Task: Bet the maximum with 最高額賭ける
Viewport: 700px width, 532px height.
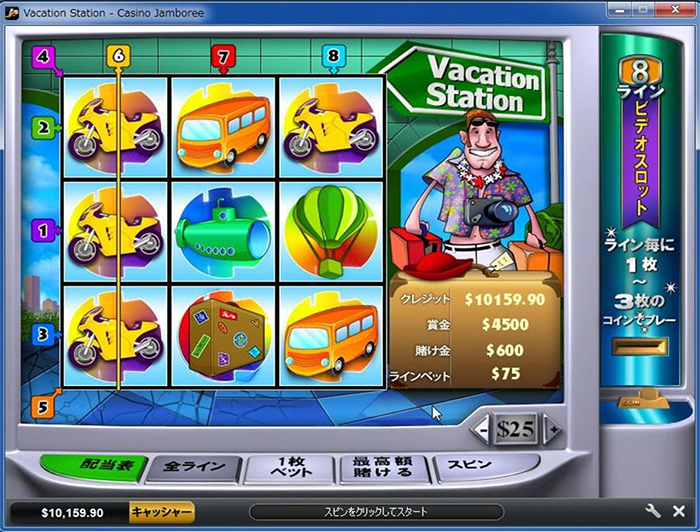Action: pos(383,467)
